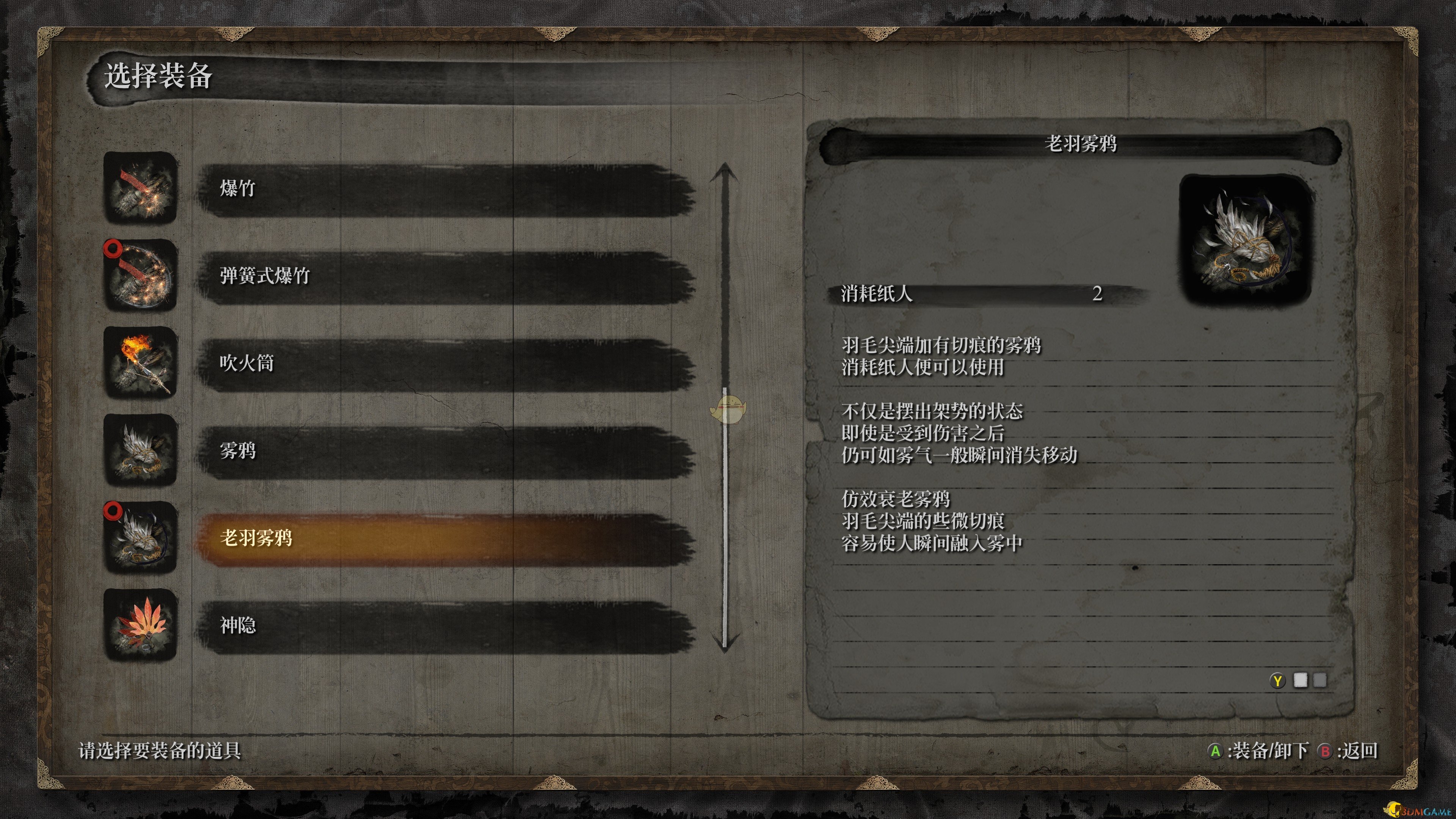Click the up arrow of the list scrollbar
Screen dimensions: 1456x819
724,171
